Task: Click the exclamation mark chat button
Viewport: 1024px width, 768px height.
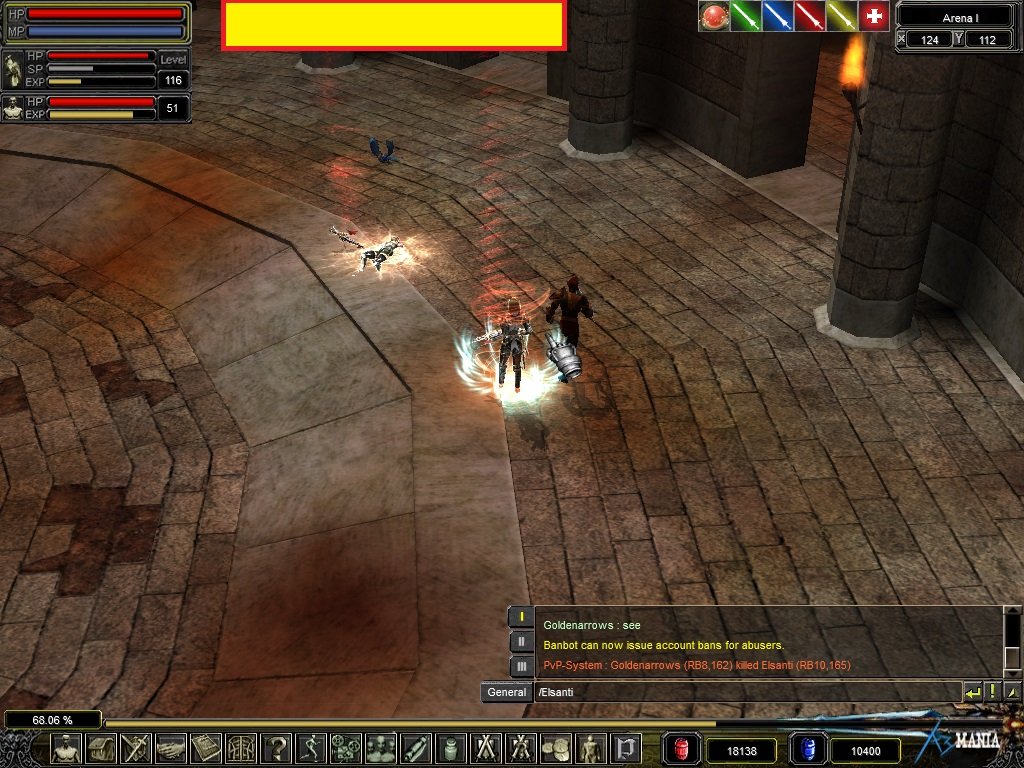Action: point(993,692)
